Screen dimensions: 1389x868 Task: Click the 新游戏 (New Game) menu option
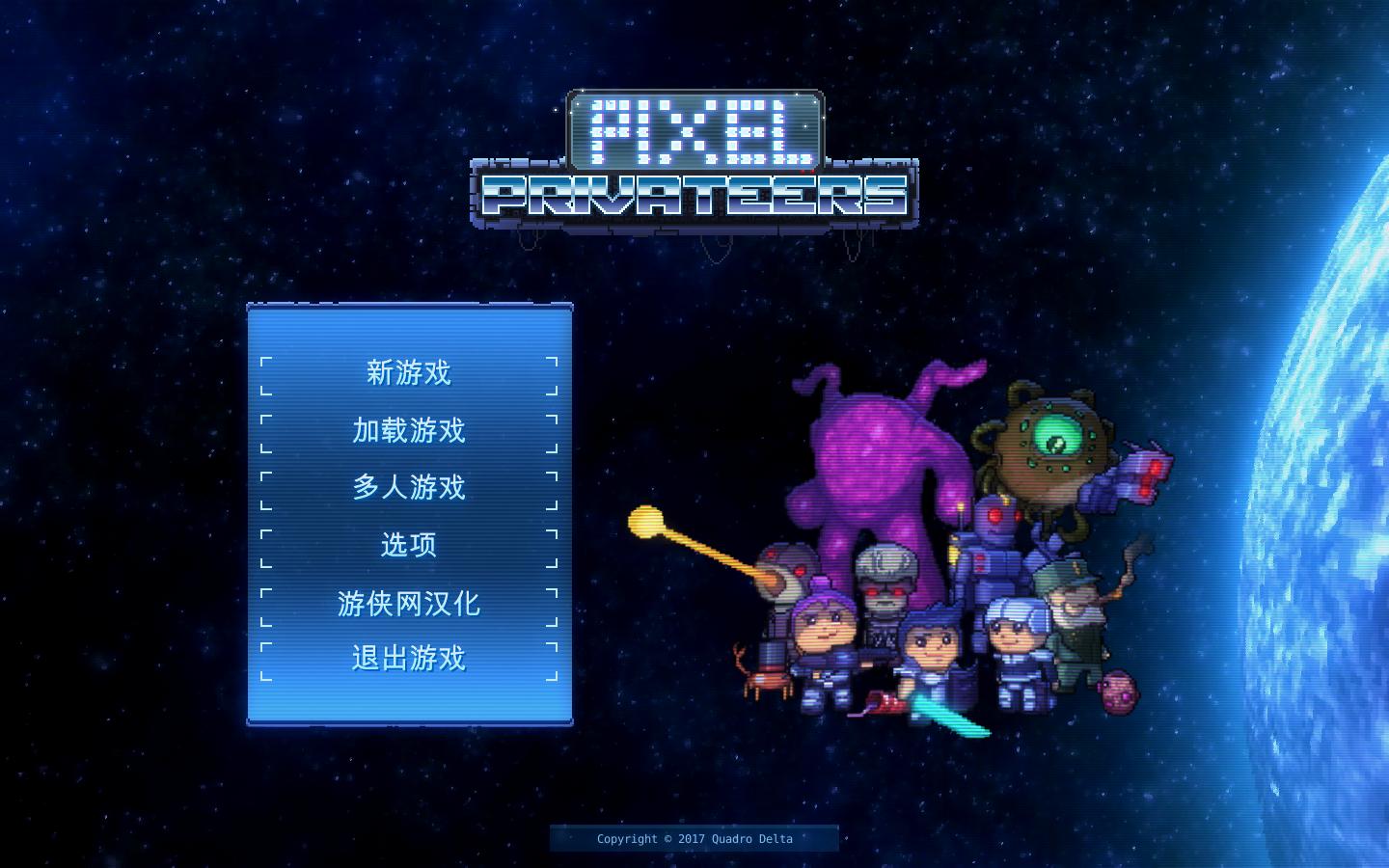pos(408,372)
